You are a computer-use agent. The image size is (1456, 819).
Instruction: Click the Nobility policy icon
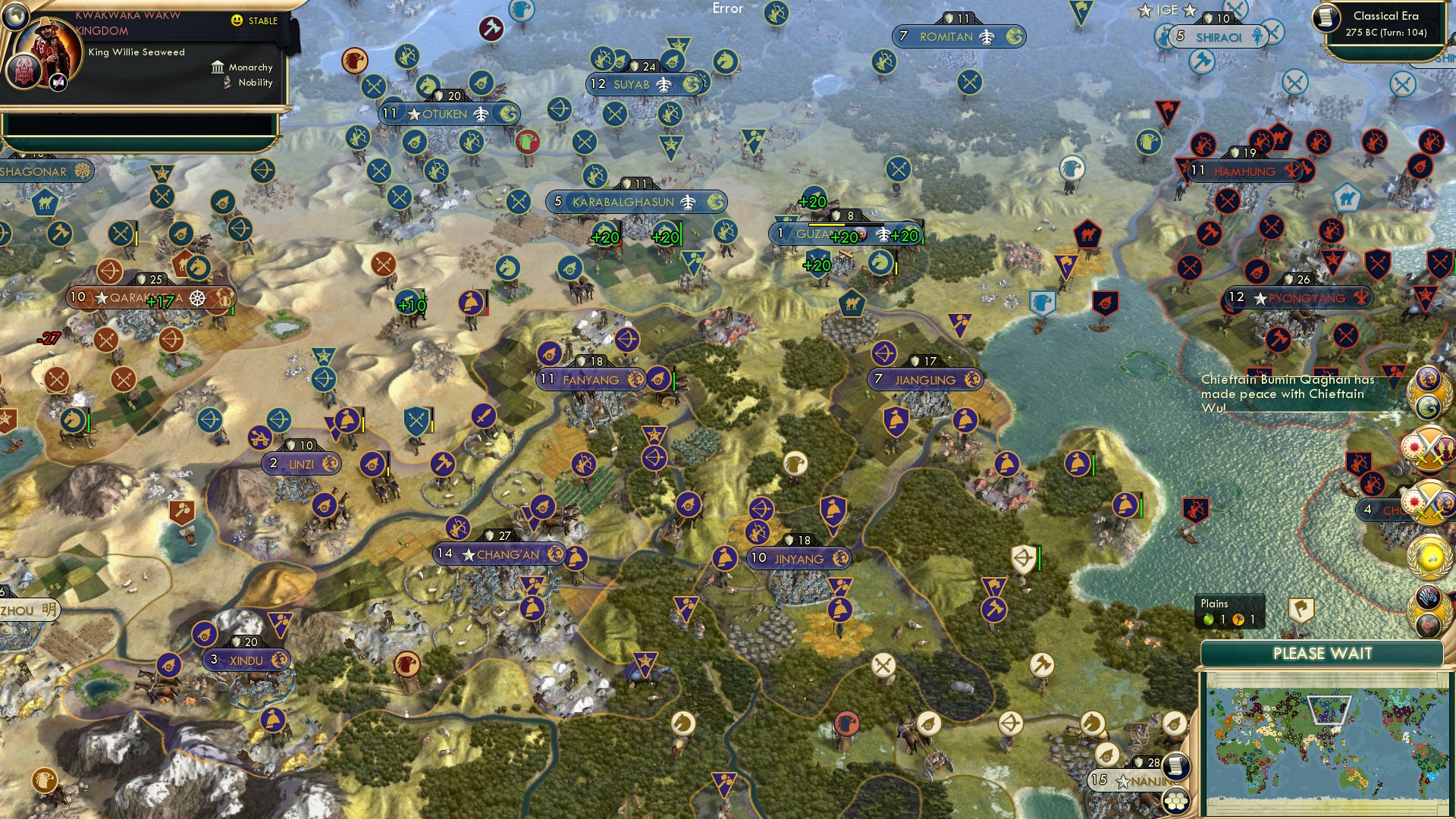226,83
